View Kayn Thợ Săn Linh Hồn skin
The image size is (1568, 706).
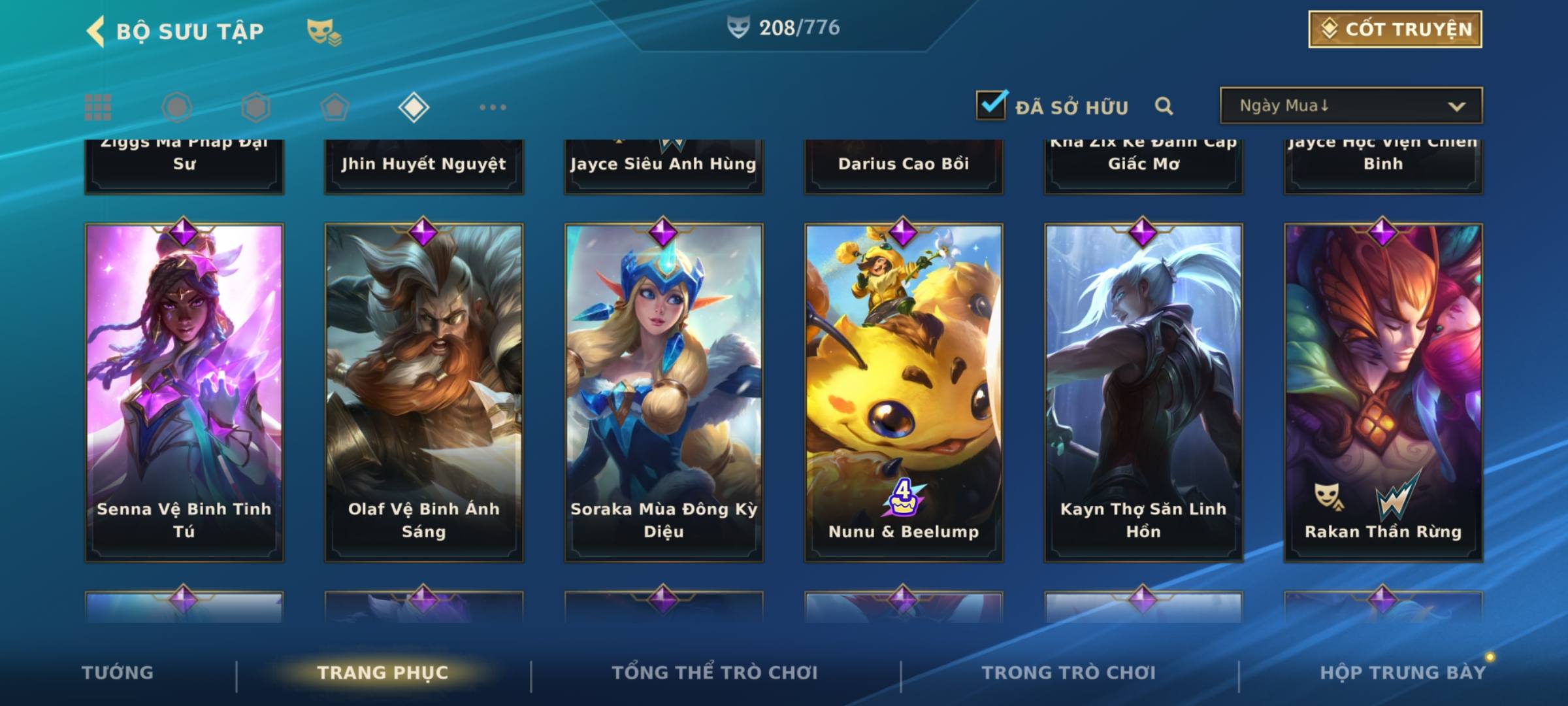[1143, 392]
